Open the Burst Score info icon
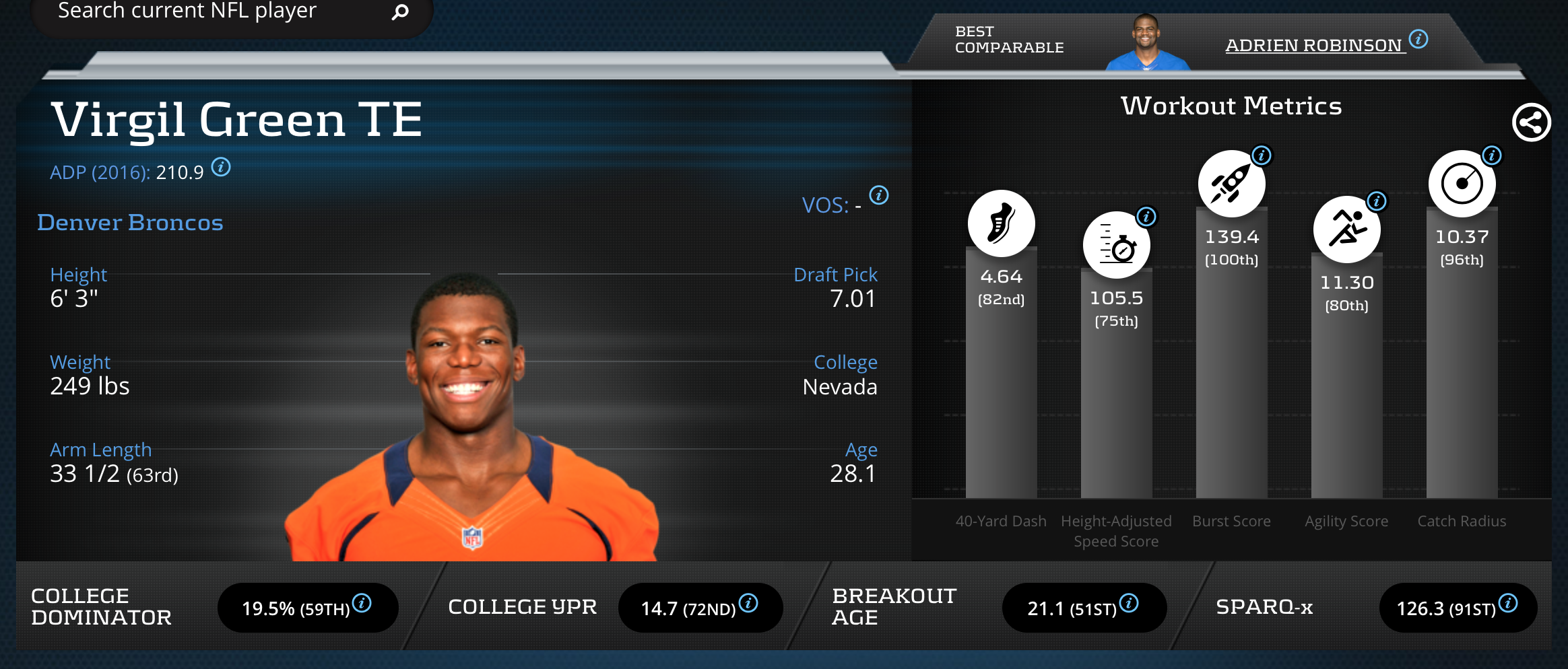The height and width of the screenshot is (669, 1568). (x=1262, y=155)
